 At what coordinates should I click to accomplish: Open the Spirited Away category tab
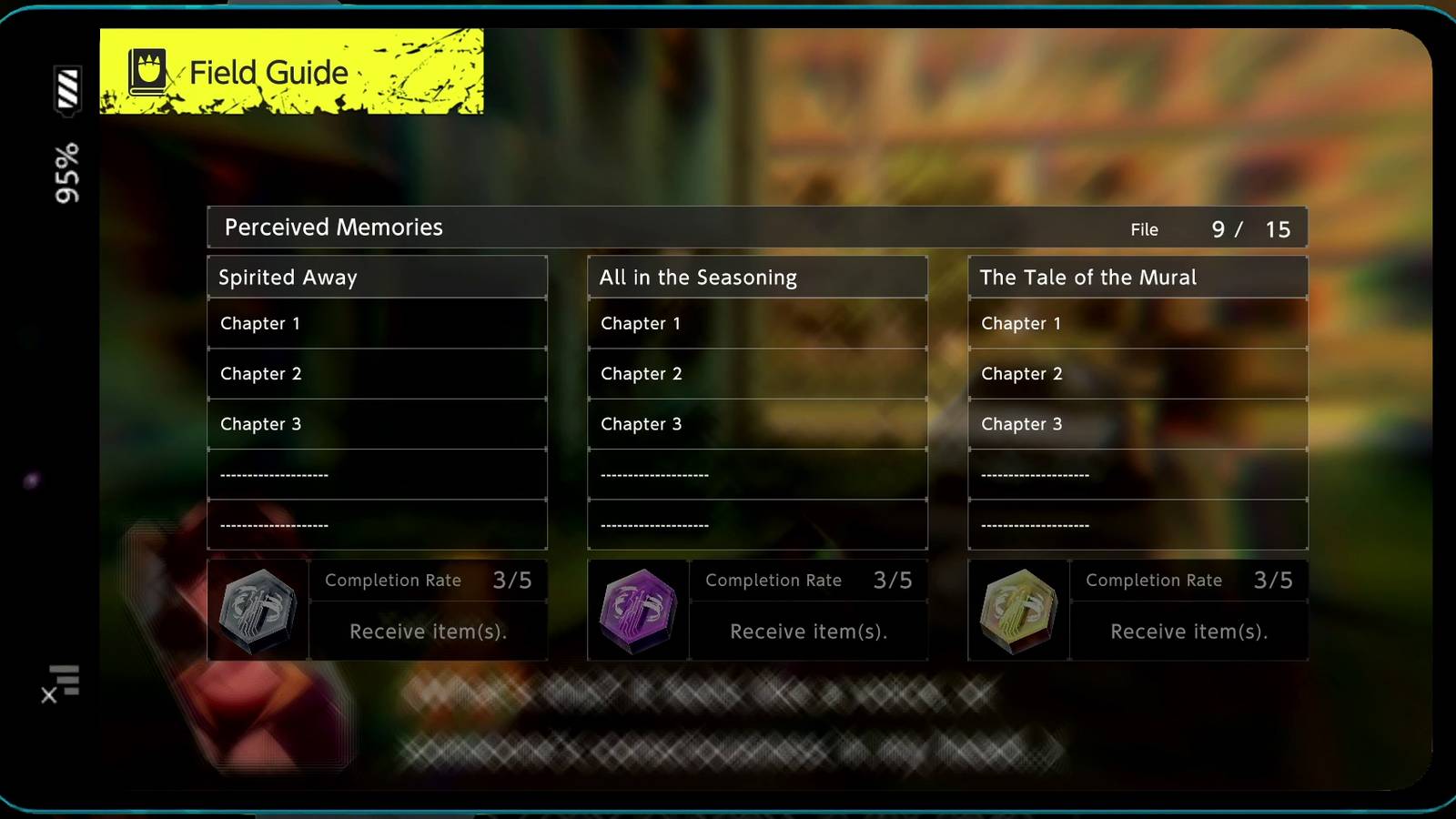click(378, 277)
